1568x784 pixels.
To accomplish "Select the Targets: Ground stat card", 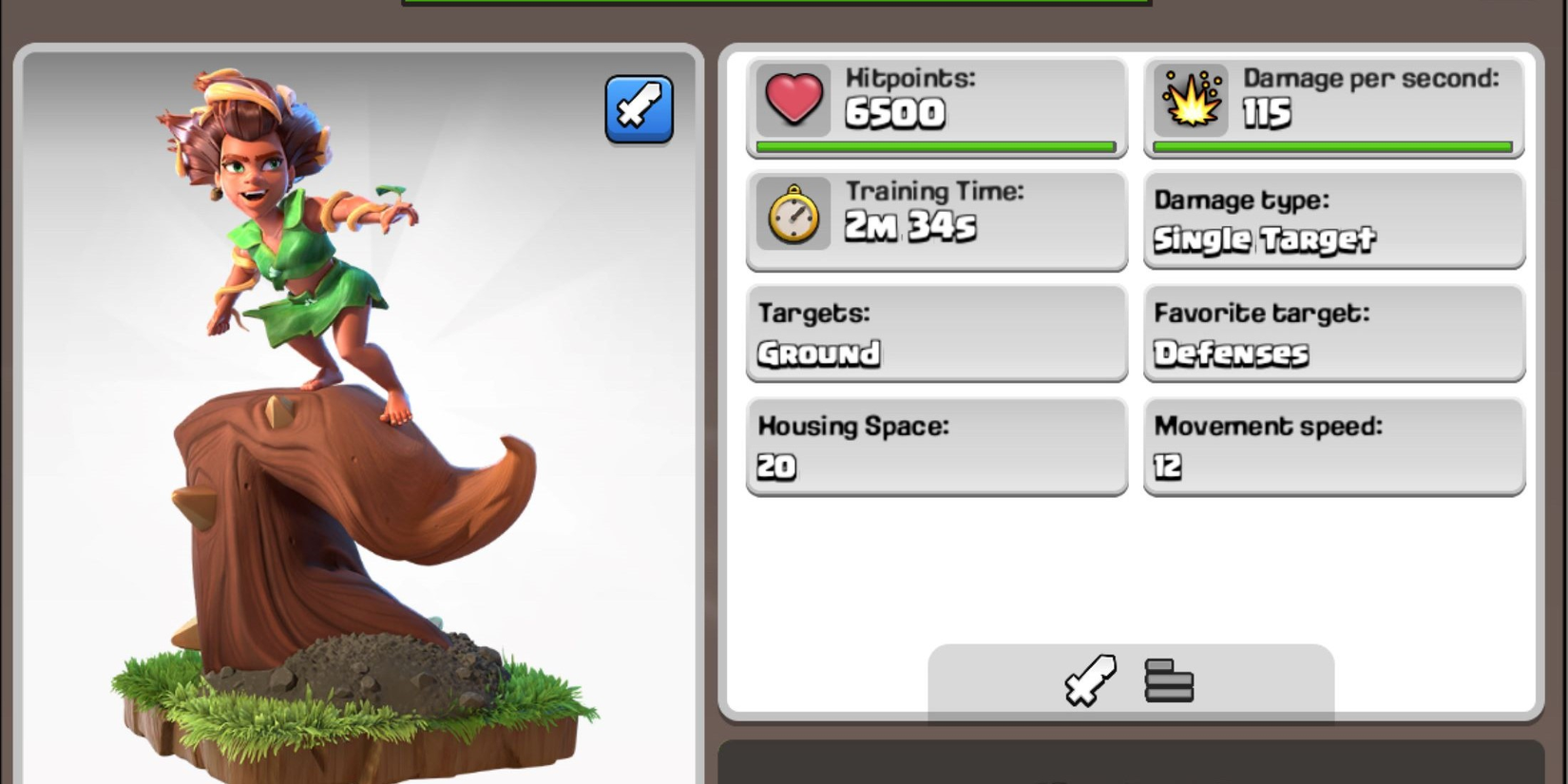I will [936, 335].
